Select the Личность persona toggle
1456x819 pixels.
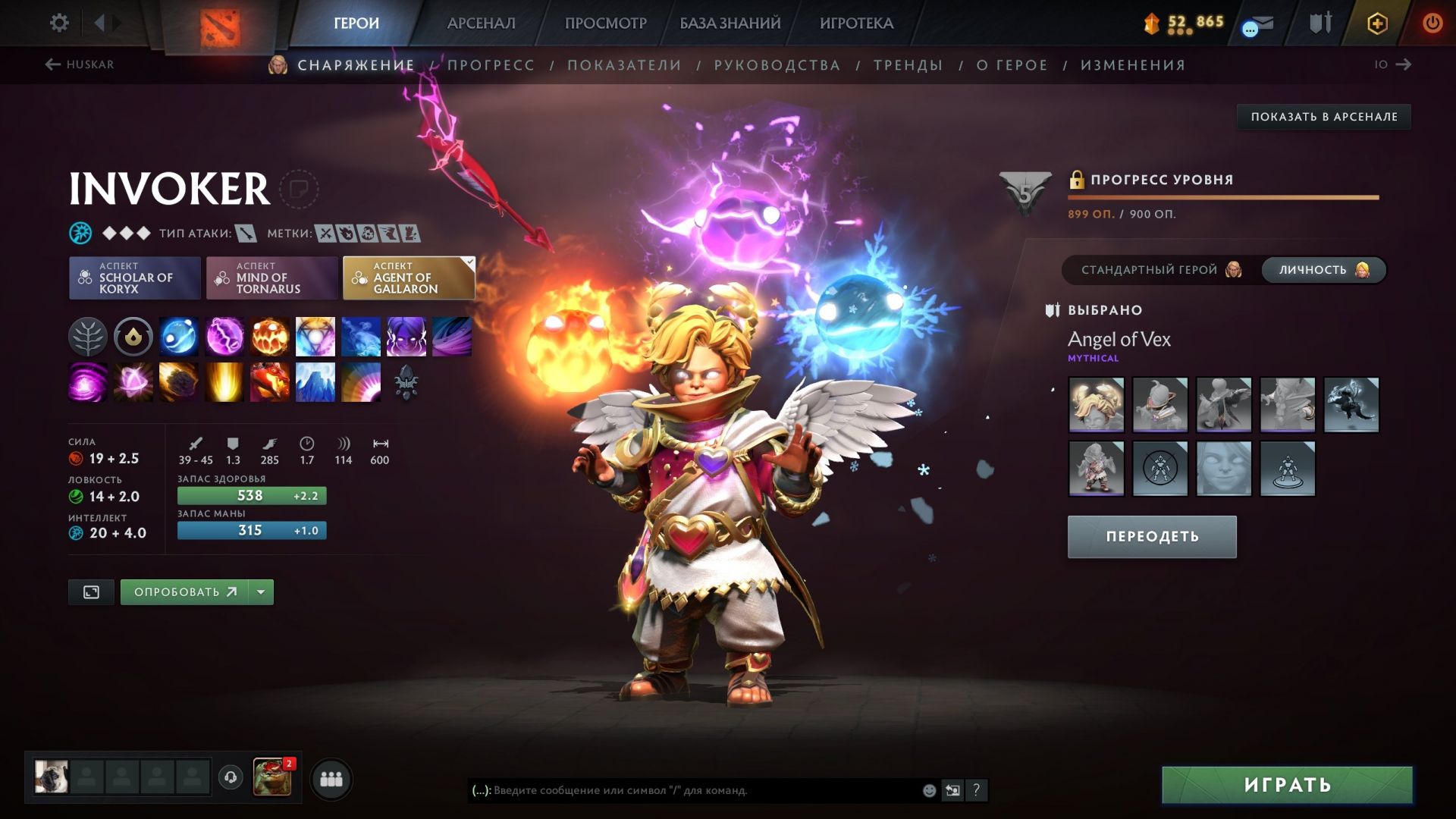1323,270
